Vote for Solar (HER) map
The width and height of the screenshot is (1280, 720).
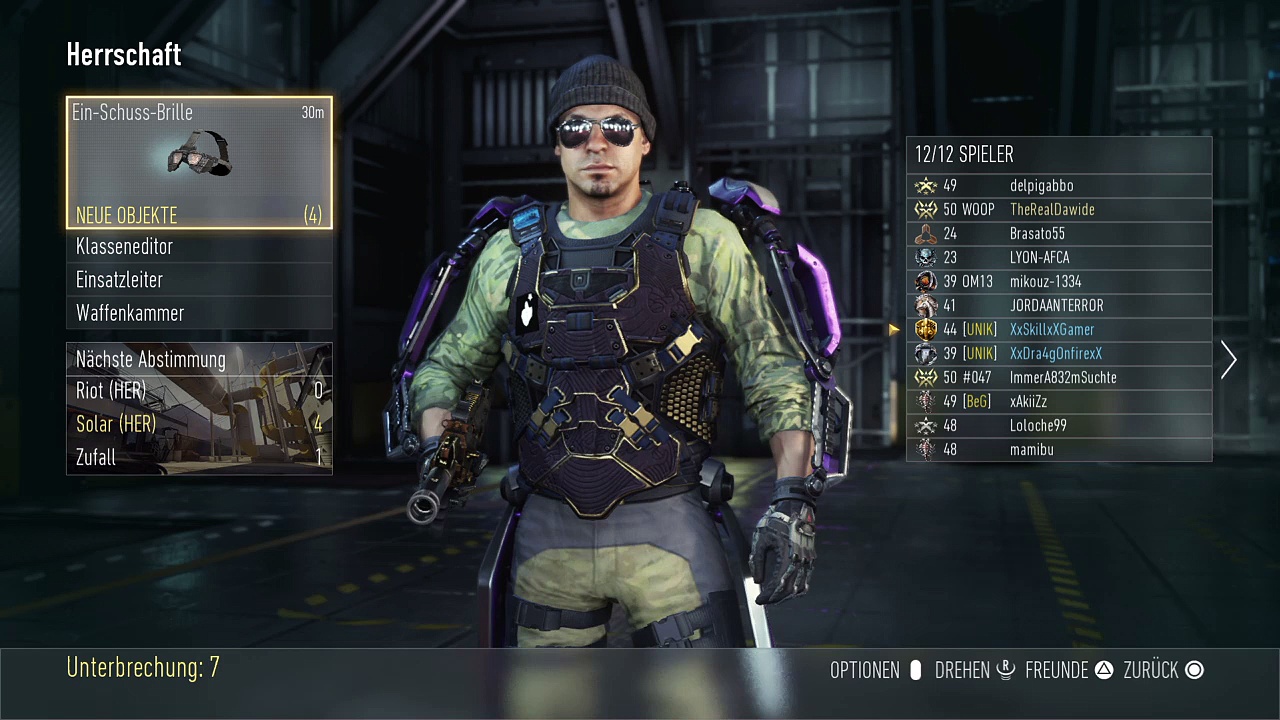point(199,424)
